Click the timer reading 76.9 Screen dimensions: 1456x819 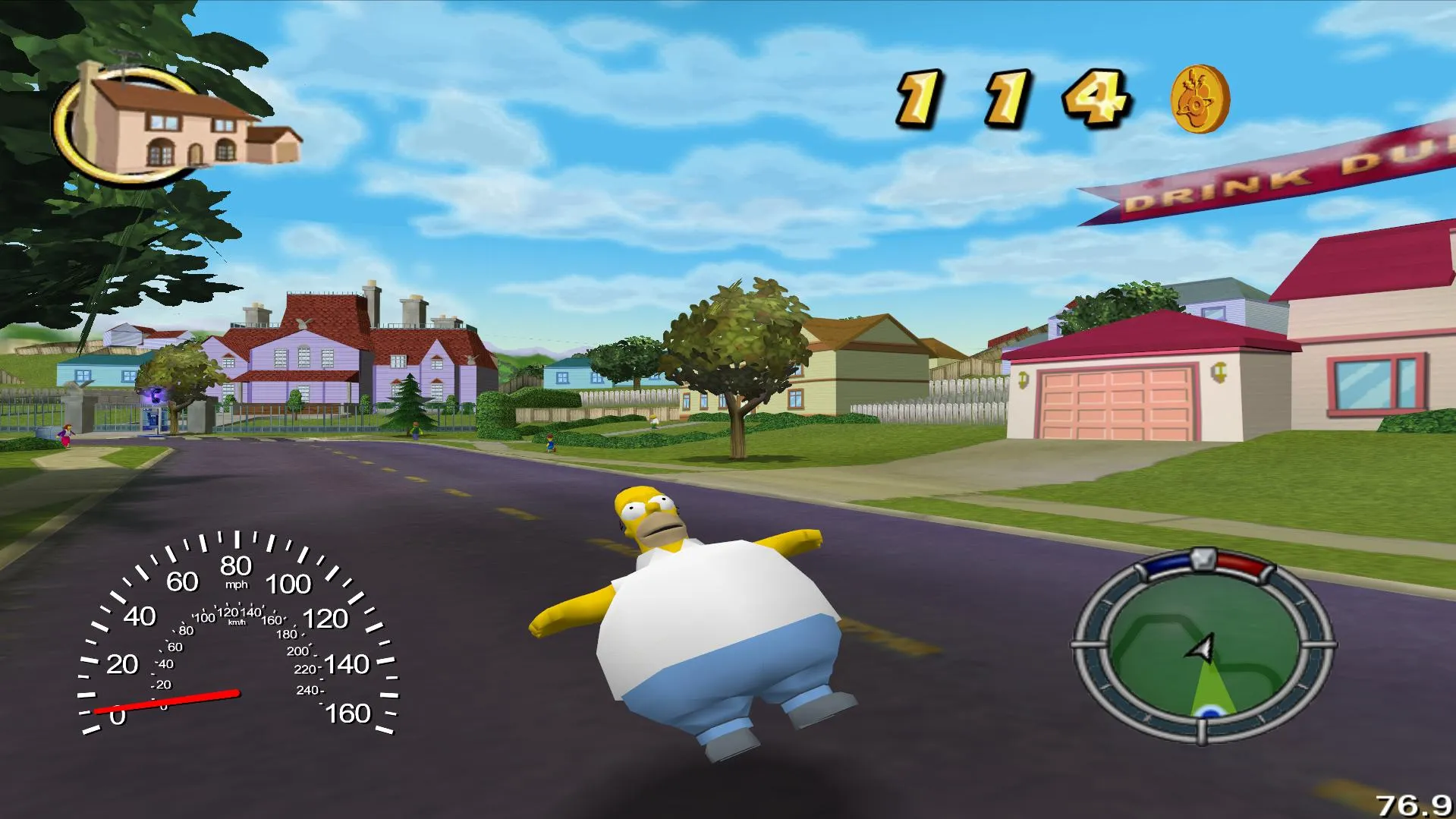[x=1415, y=802]
